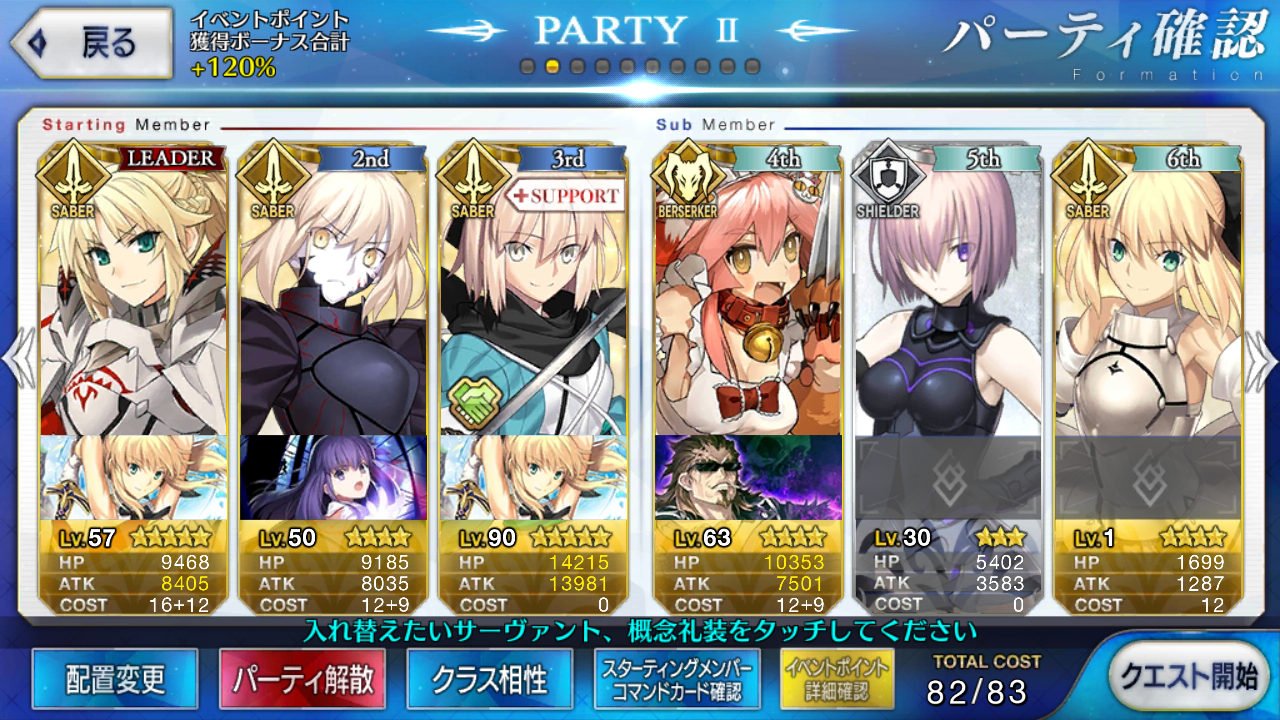Image resolution: width=1280 pixels, height=720 pixels.
Task: Tap the Berserker's sunglasses-man craft essence
Action: (748, 478)
